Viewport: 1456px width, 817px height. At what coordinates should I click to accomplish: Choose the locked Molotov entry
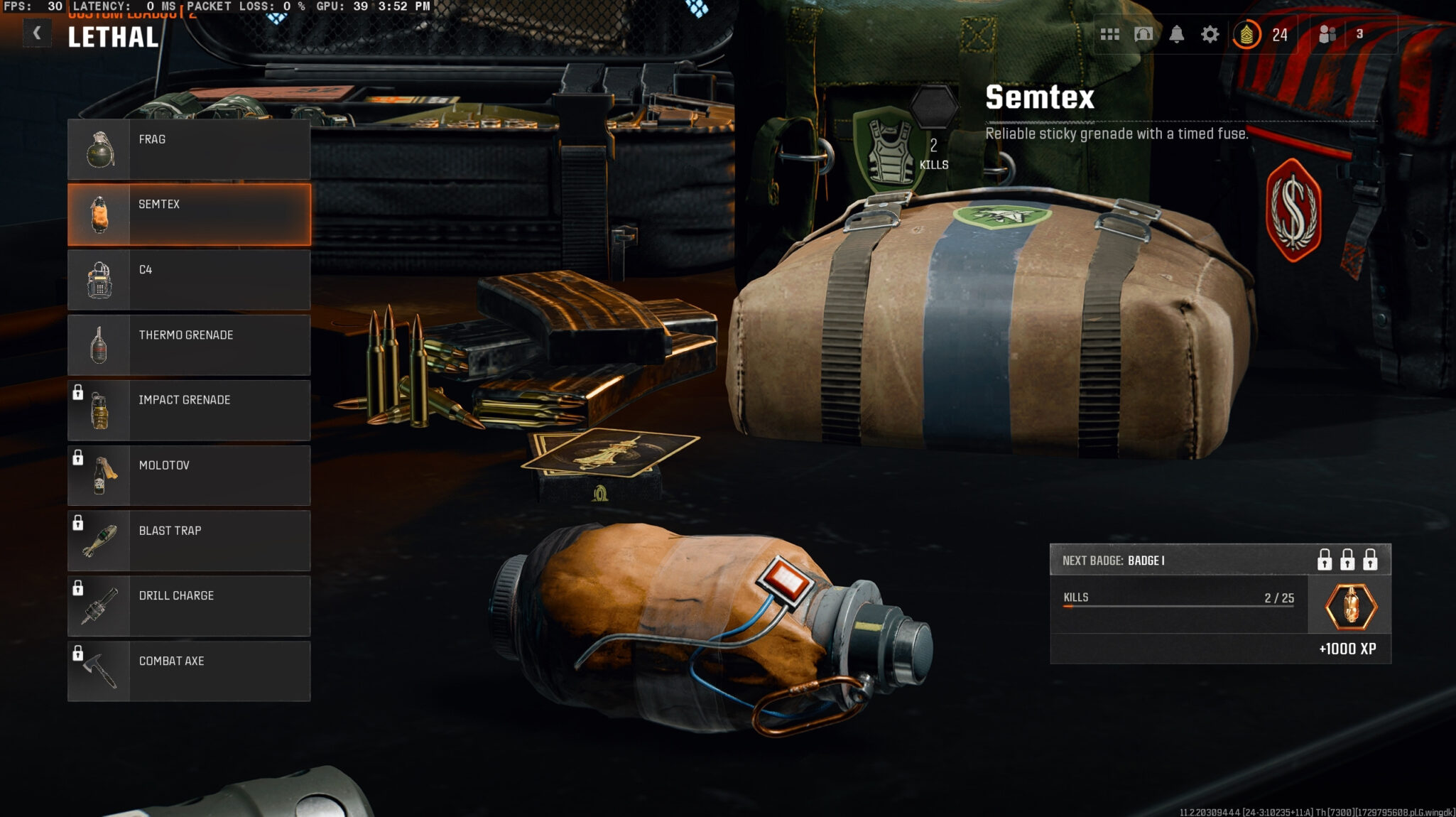point(189,476)
